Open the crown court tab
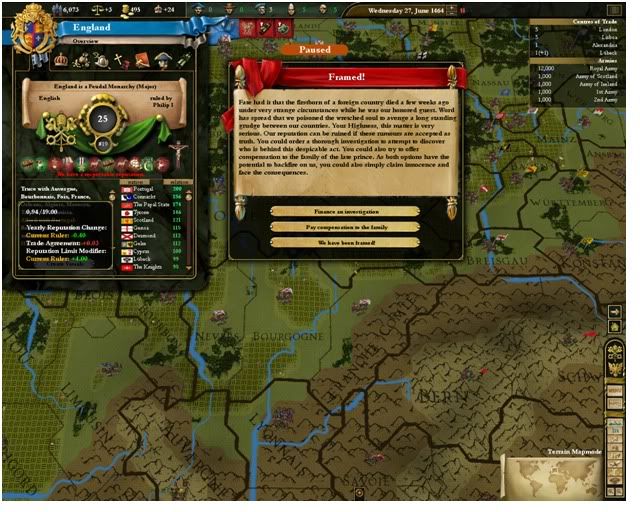The image size is (640, 512). [x=60, y=60]
